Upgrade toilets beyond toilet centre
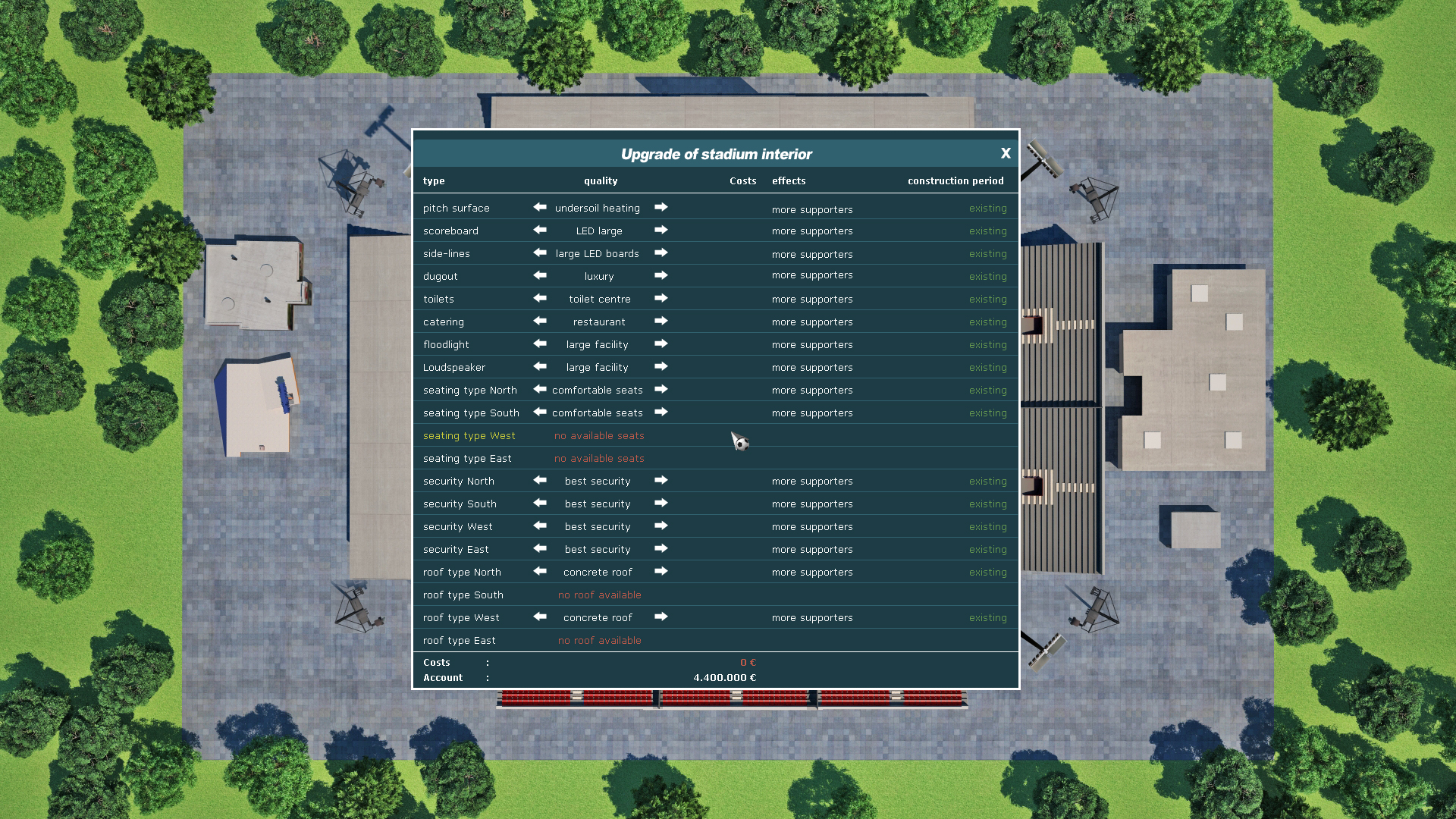 coord(661,299)
